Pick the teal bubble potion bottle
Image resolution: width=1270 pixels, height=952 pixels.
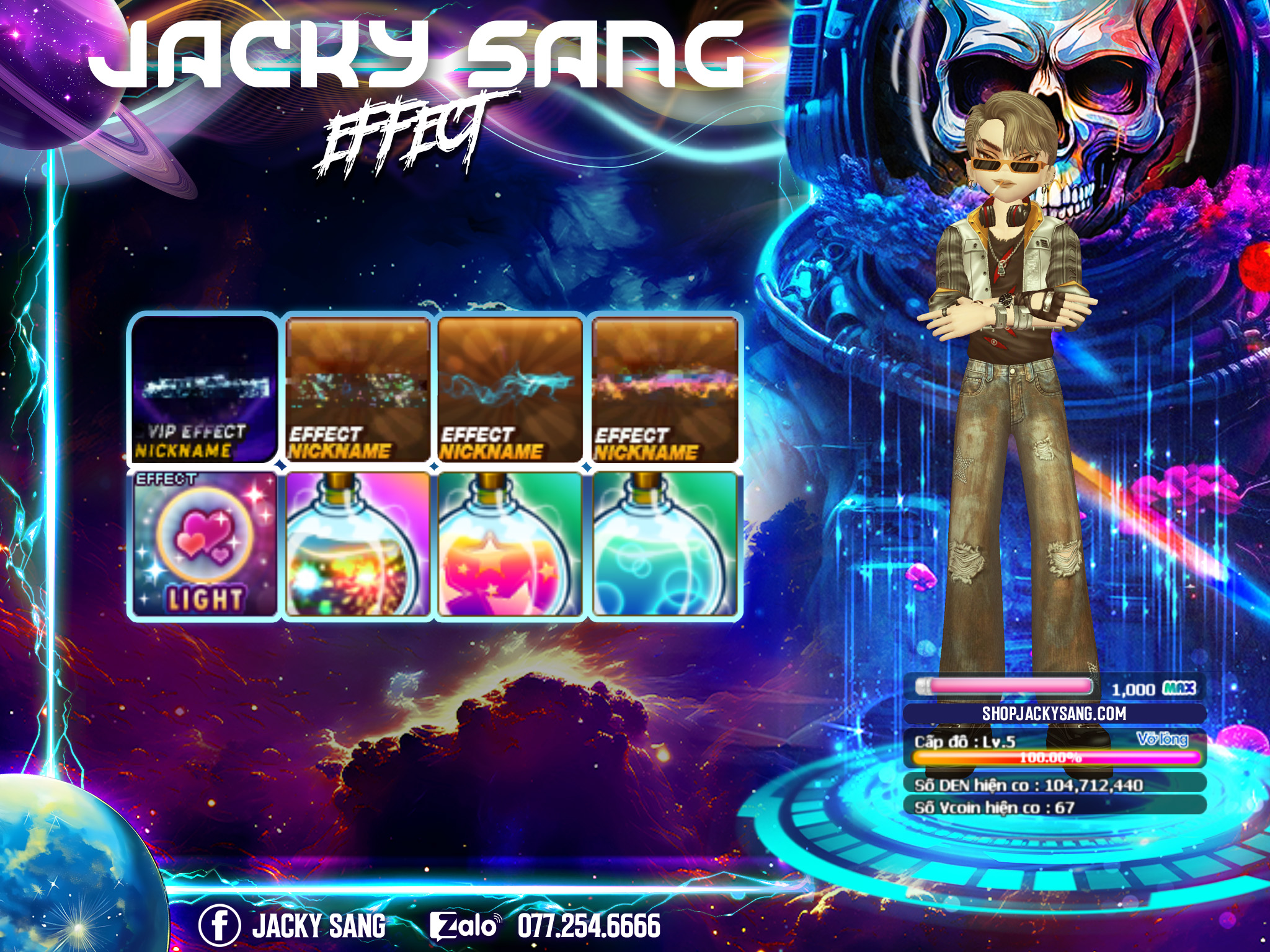pos(665,545)
